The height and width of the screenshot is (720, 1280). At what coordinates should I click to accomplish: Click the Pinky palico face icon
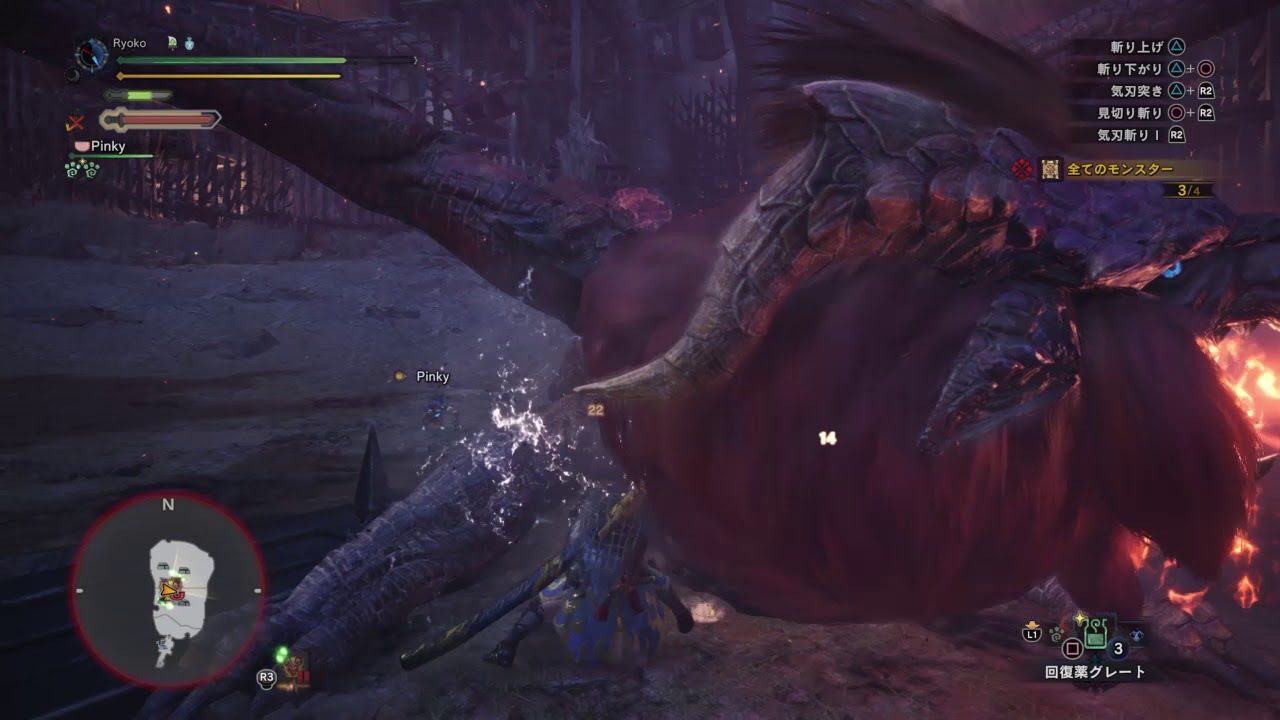[81, 146]
